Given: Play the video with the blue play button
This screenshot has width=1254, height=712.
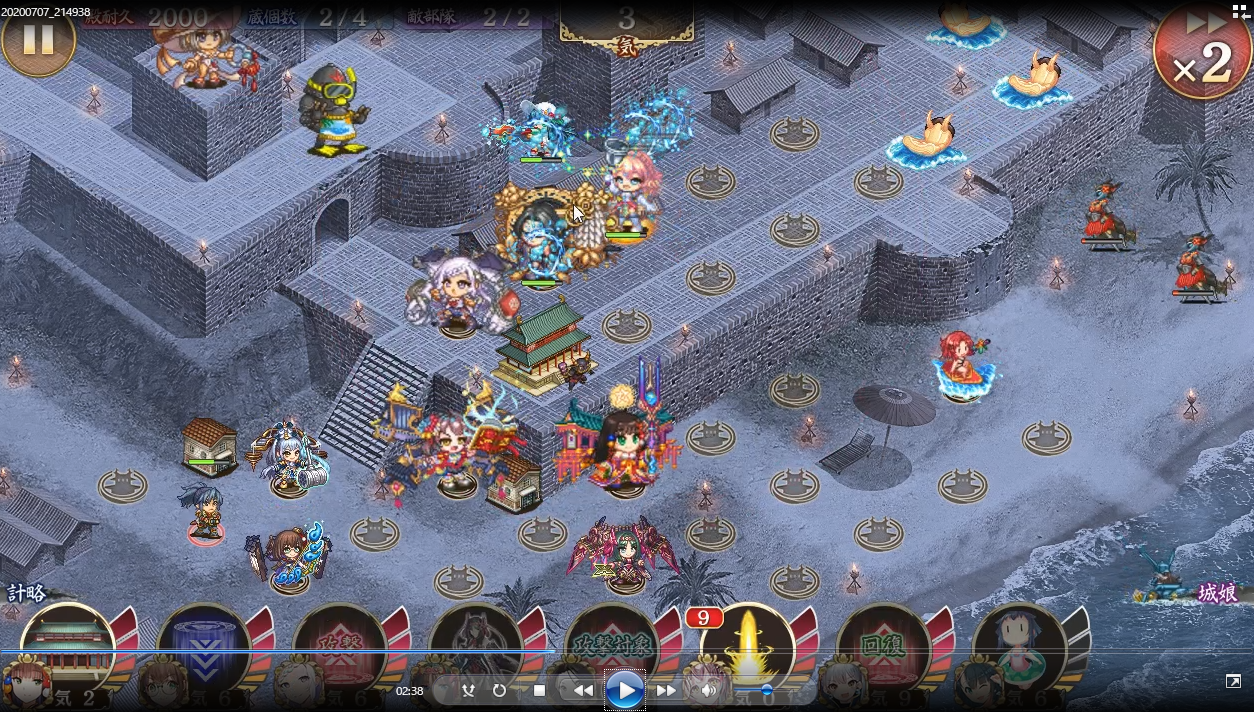Looking at the screenshot, I should (x=625, y=690).
